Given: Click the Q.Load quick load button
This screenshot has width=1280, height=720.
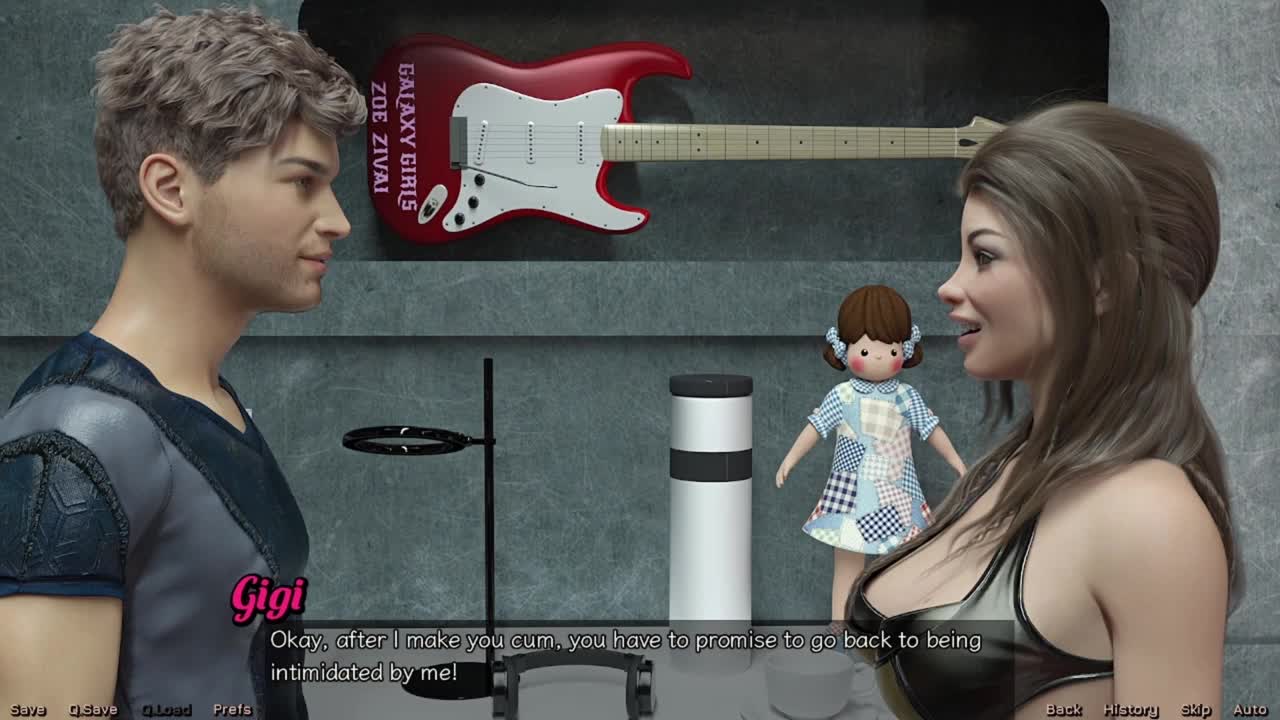Looking at the screenshot, I should point(166,709).
